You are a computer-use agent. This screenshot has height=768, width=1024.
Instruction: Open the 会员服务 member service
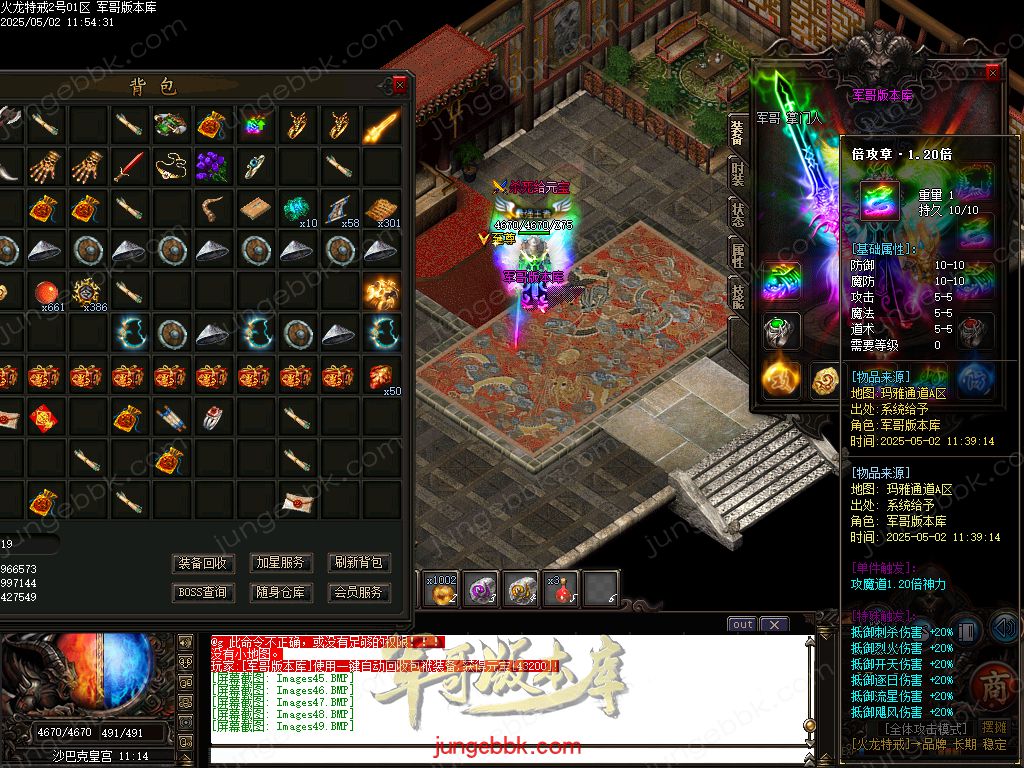pyautogui.click(x=358, y=592)
